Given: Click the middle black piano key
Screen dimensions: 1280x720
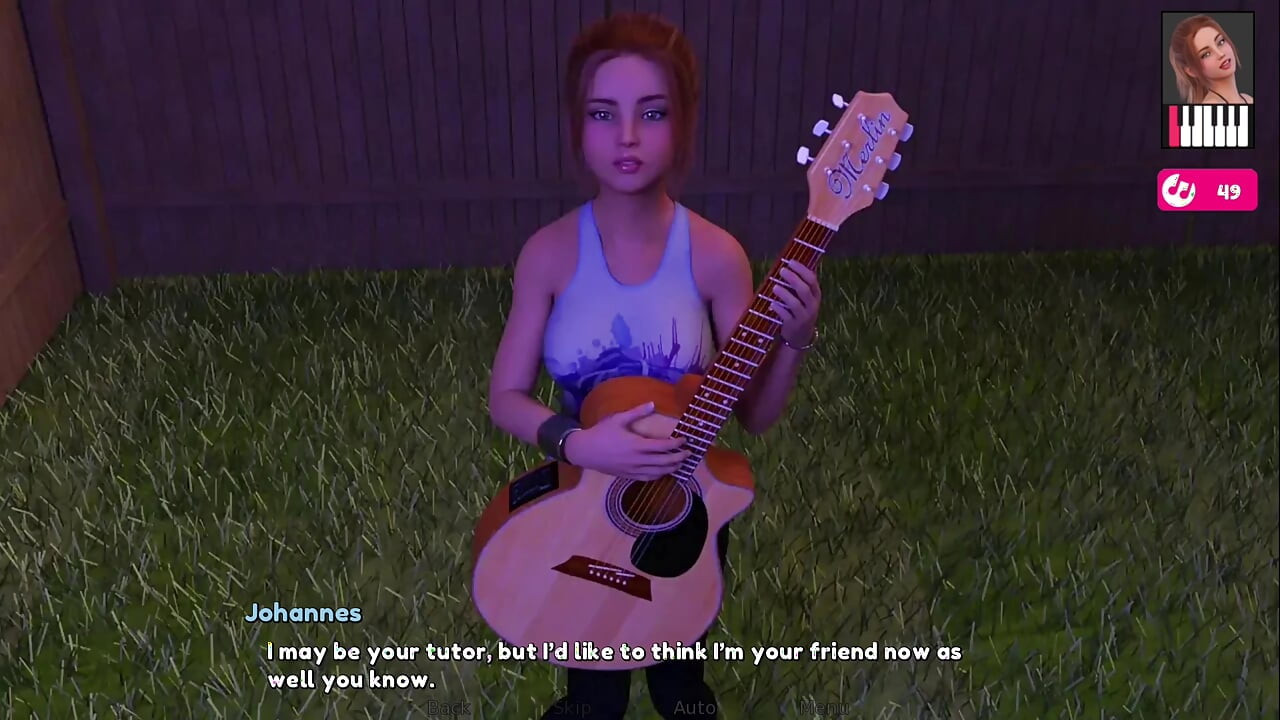Looking at the screenshot, I should (x=1214, y=115).
